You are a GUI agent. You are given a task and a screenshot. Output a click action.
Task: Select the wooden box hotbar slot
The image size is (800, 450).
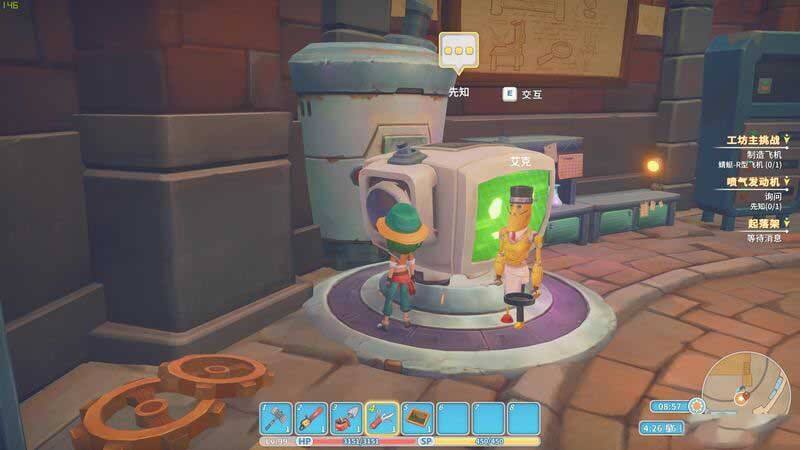(418, 418)
